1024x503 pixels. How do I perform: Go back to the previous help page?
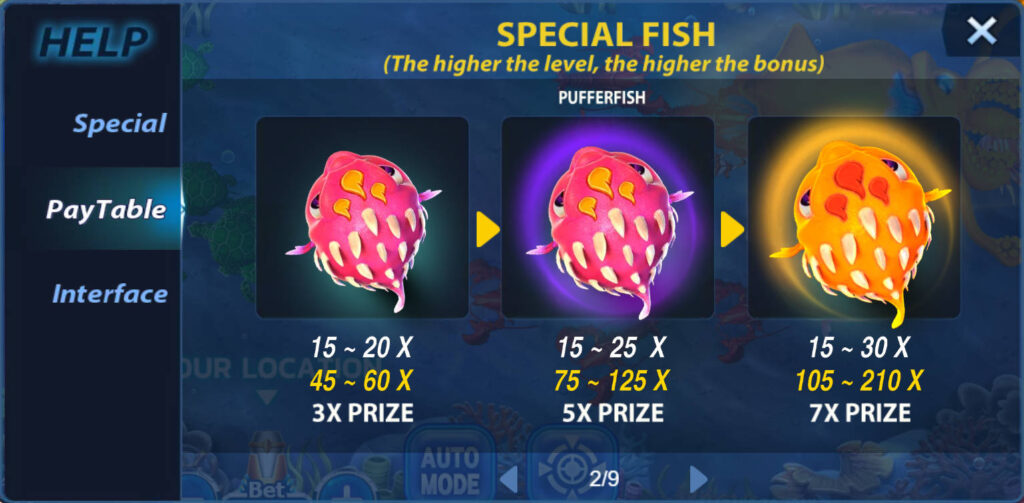click(509, 478)
